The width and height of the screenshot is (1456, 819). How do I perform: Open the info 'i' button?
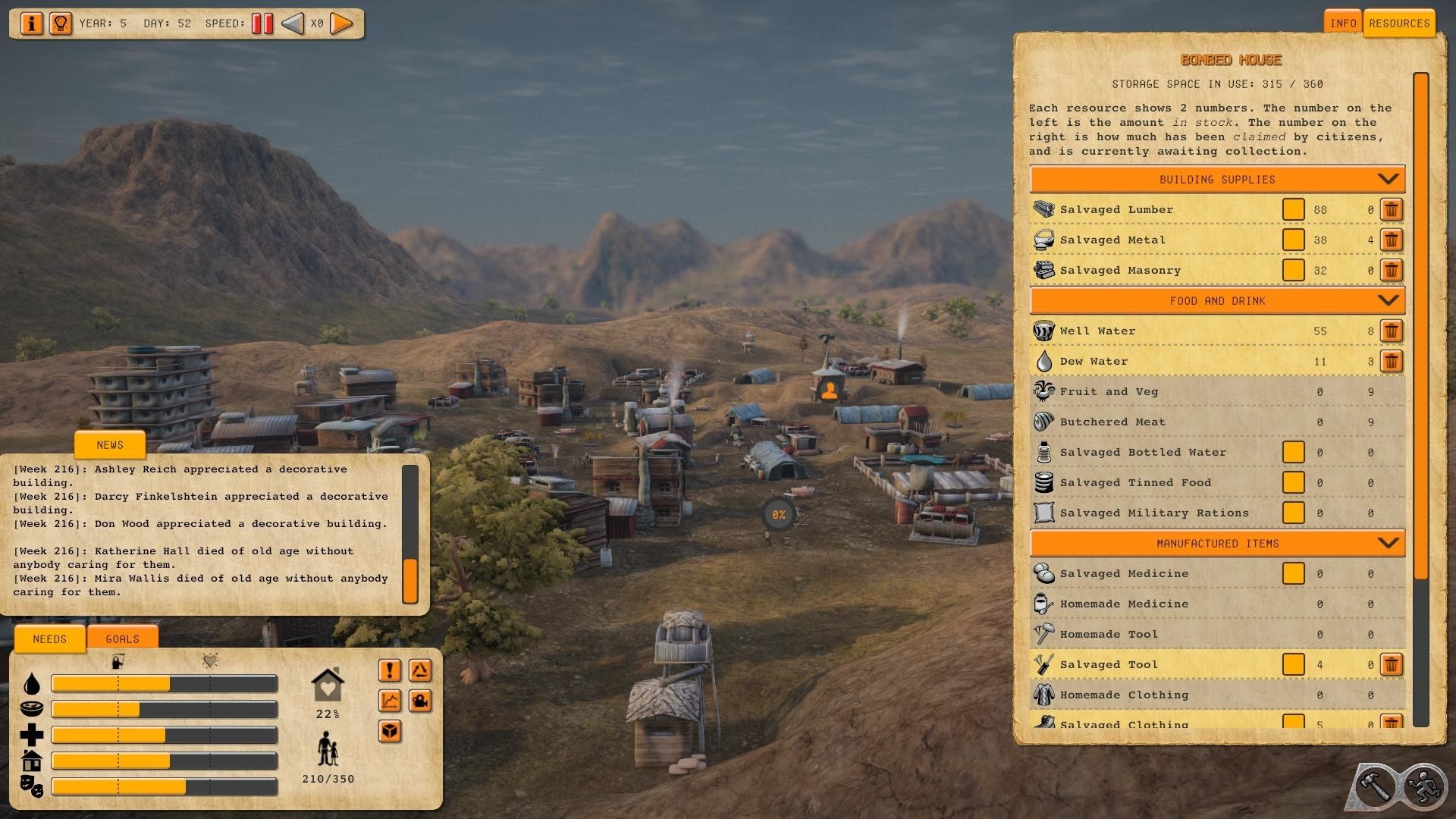point(32,24)
